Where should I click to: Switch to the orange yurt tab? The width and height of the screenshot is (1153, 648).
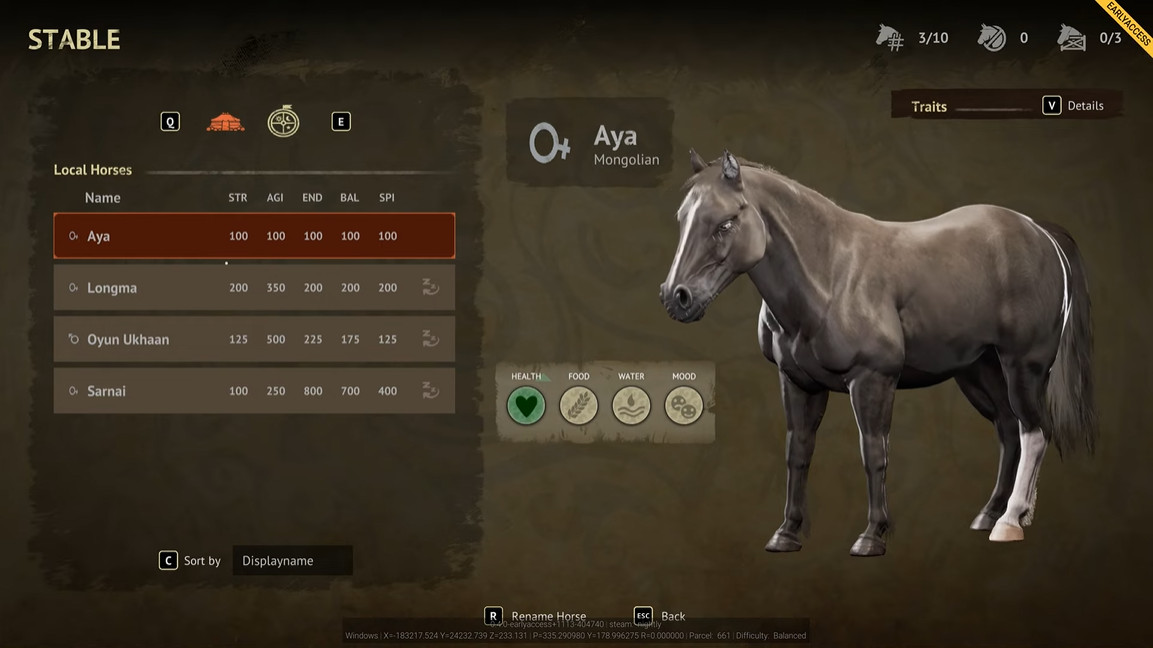[x=225, y=122]
